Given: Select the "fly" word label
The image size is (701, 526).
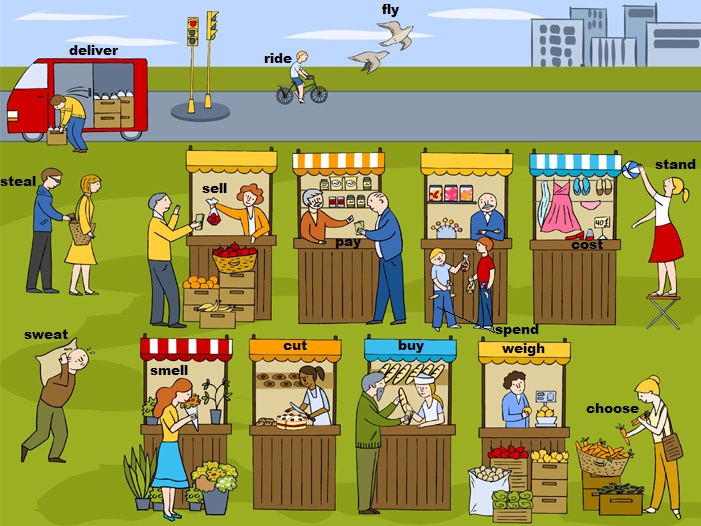Looking at the screenshot, I should pyautogui.click(x=390, y=11).
